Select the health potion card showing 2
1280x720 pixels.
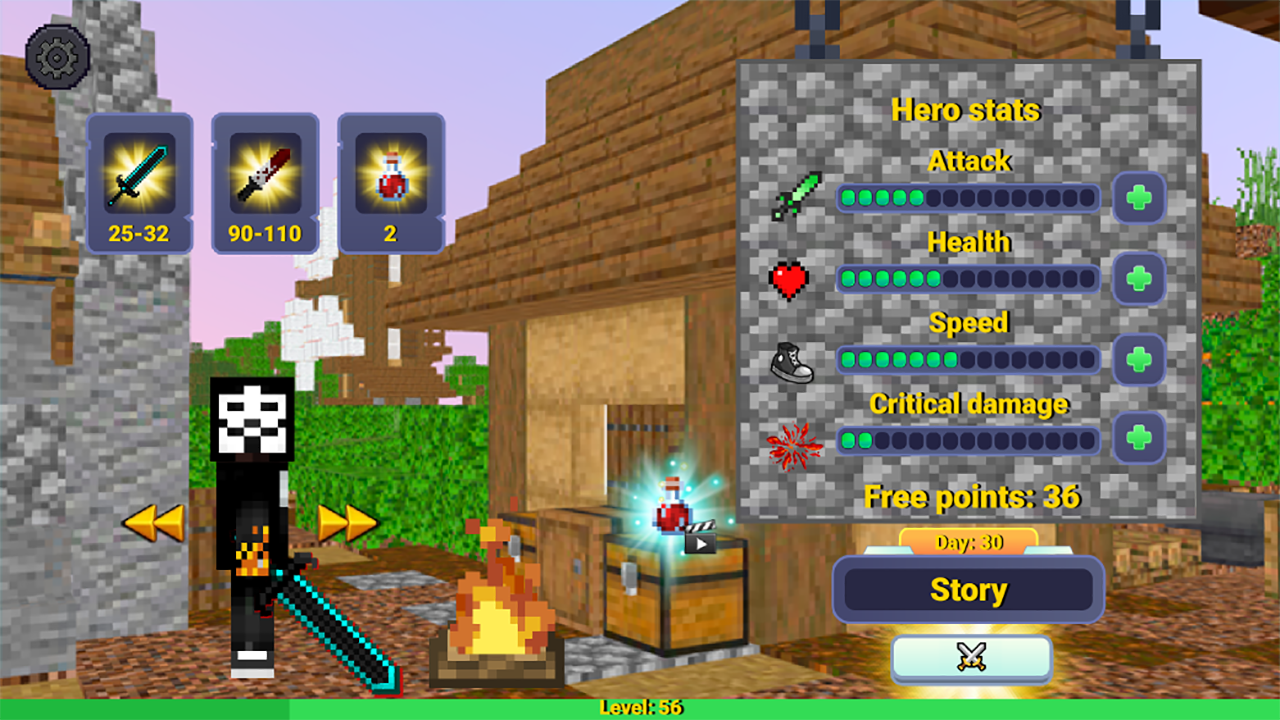pyautogui.click(x=390, y=182)
